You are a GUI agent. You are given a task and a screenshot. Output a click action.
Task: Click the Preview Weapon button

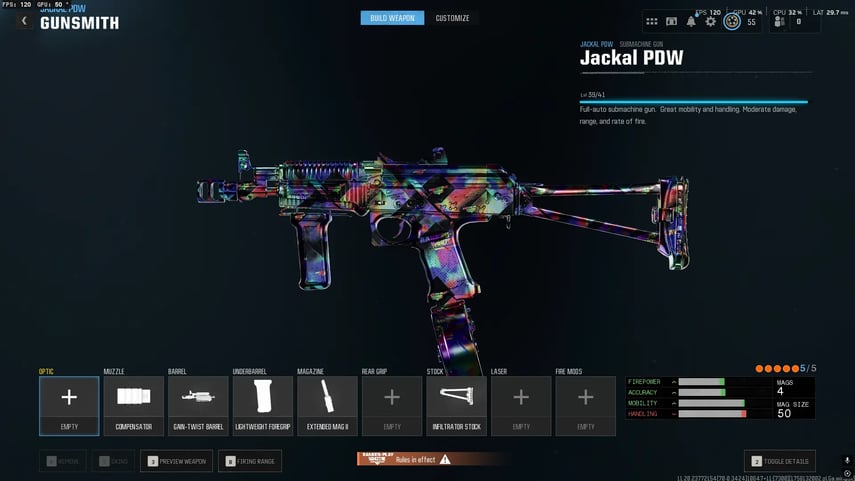coord(176,461)
